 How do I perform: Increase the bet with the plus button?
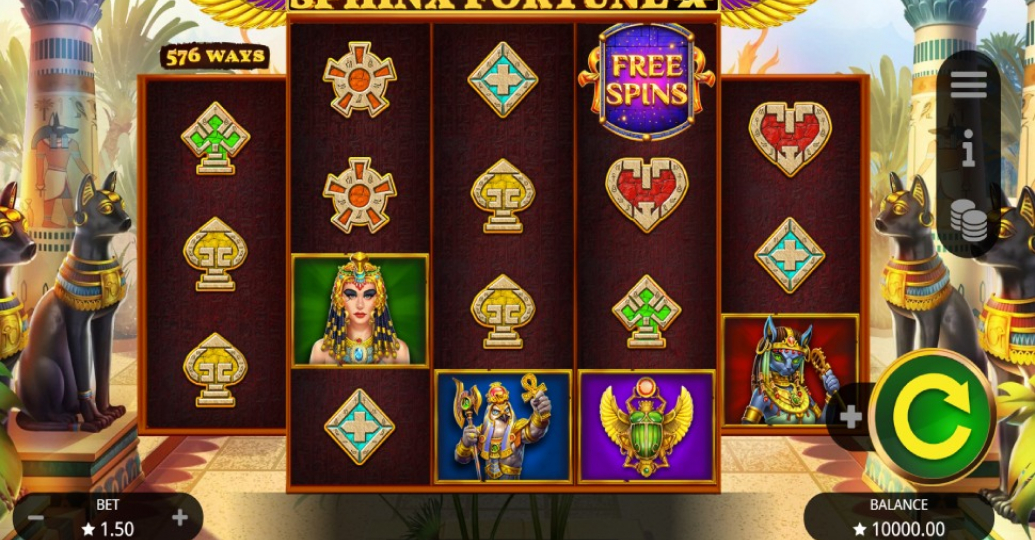pyautogui.click(x=180, y=518)
